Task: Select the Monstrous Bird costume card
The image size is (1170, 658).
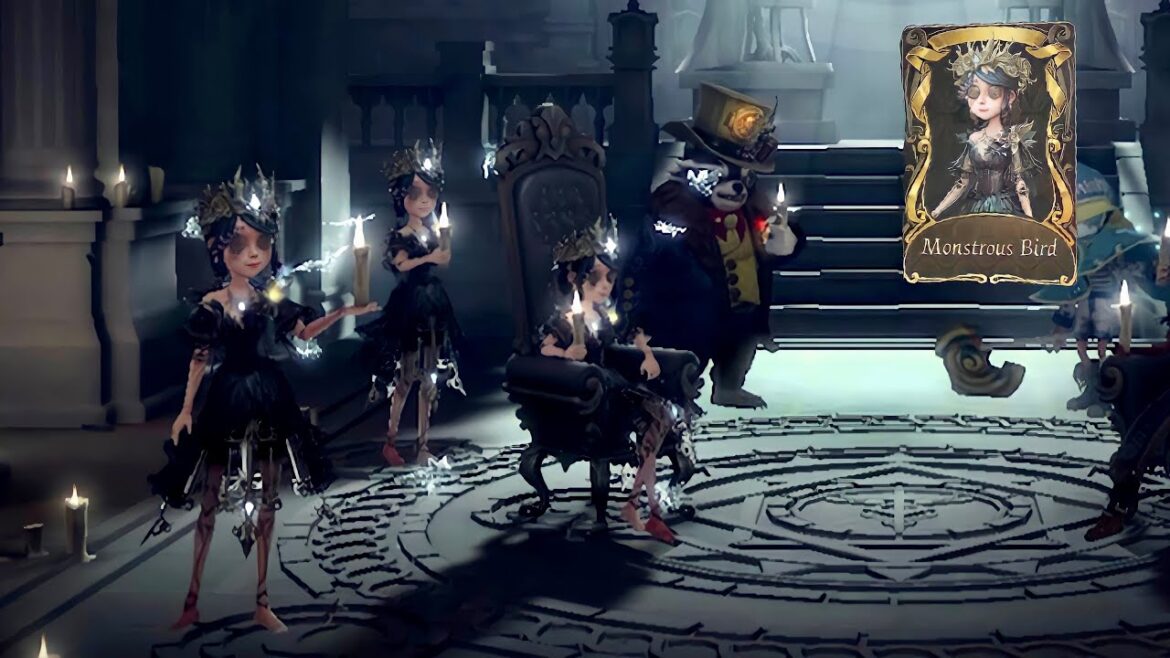Action: coord(988,153)
